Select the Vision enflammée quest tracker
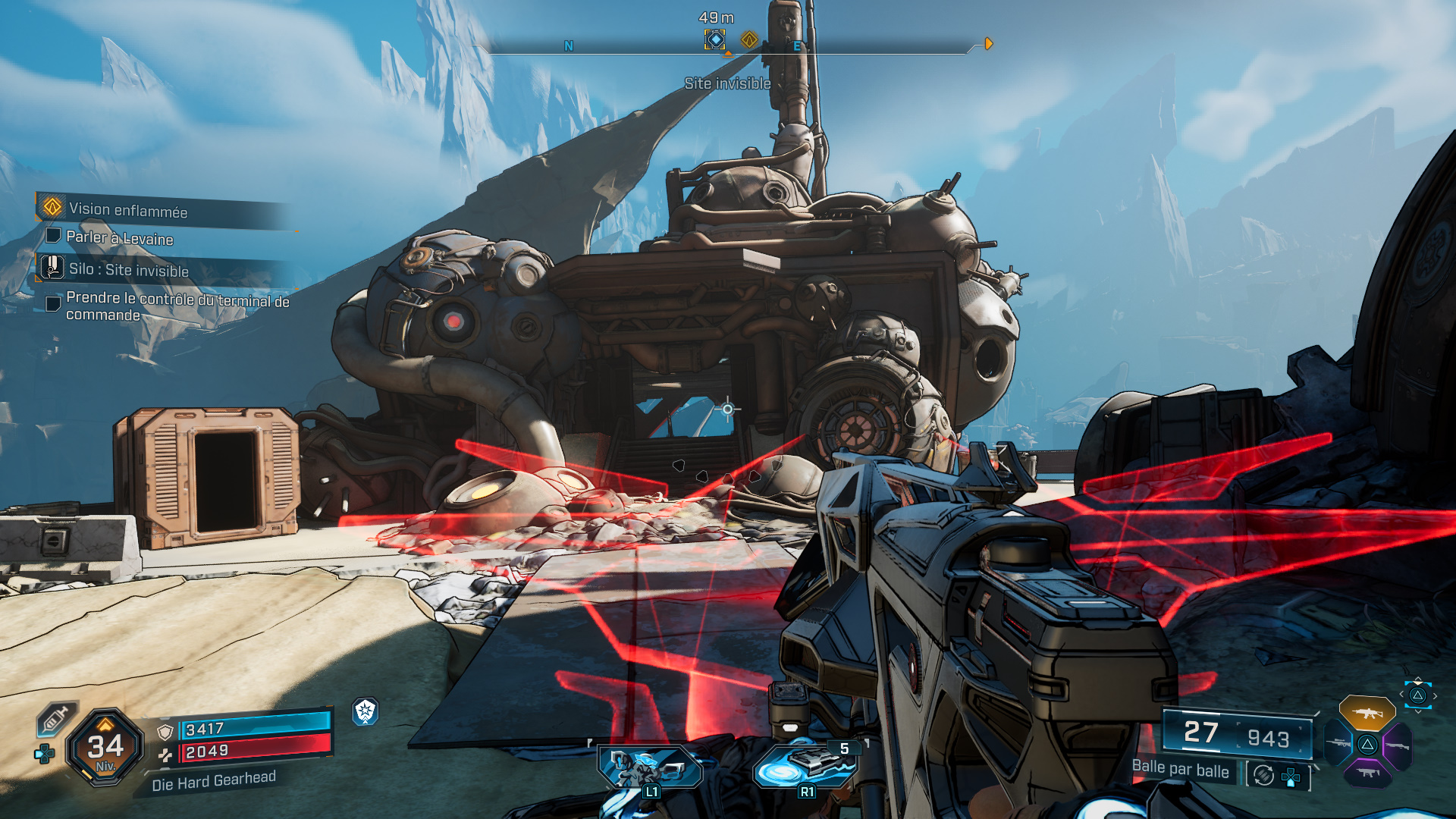This screenshot has width=1456, height=819. (127, 209)
